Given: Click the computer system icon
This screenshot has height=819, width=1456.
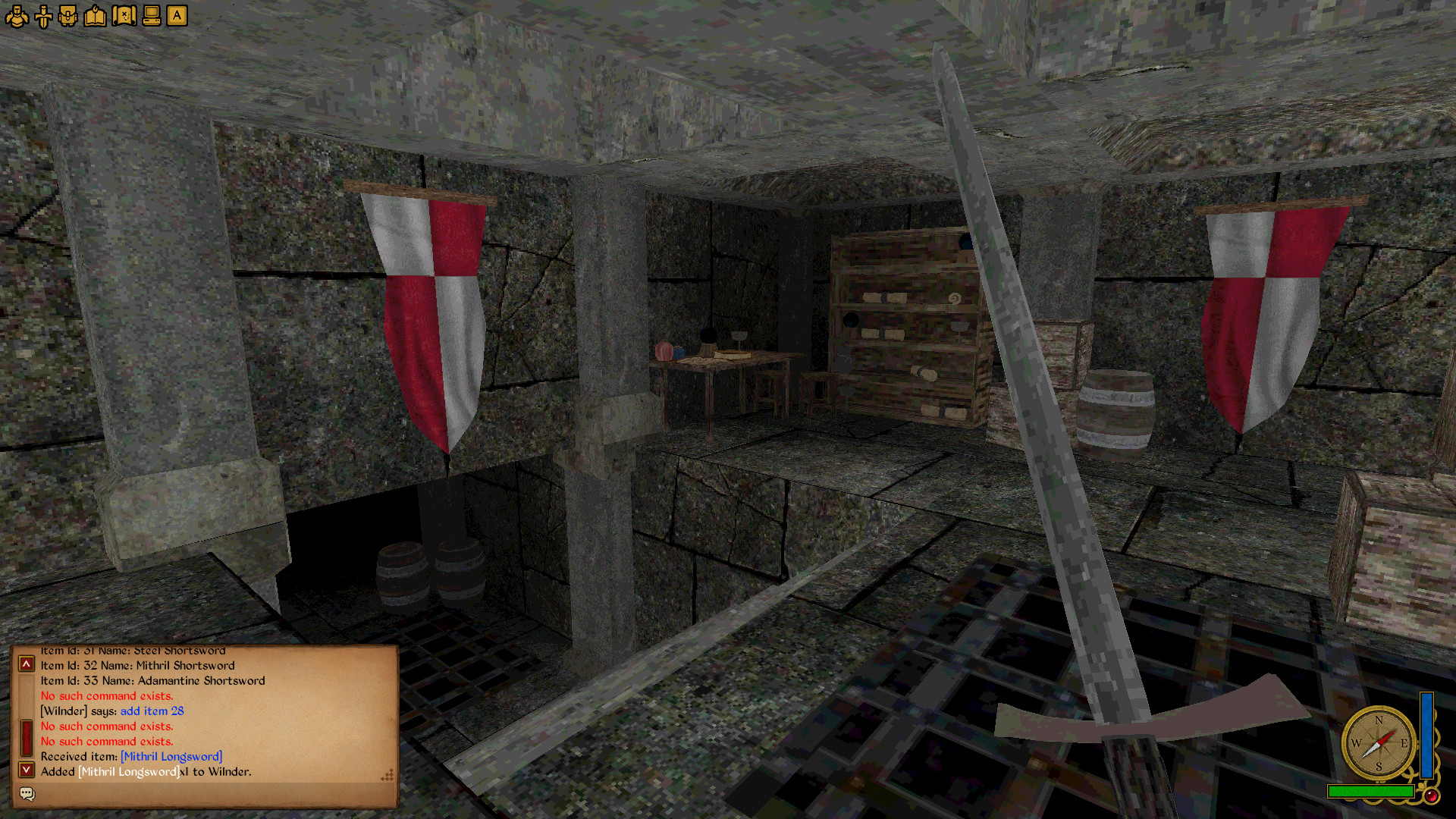Looking at the screenshot, I should (150, 16).
